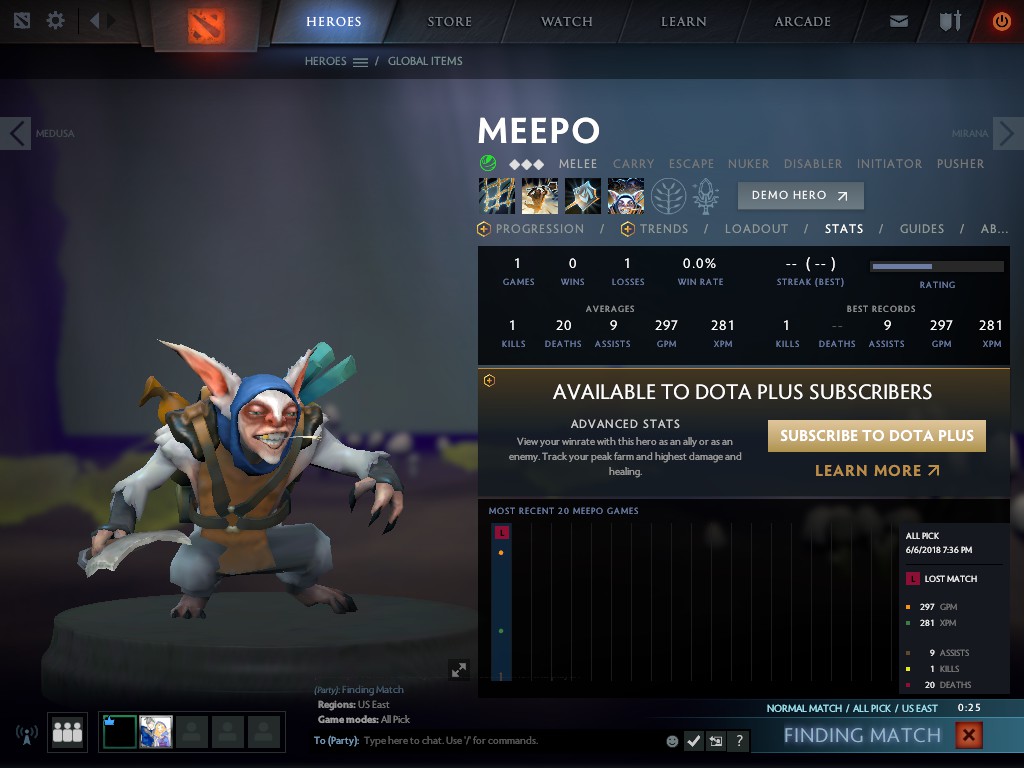This screenshot has width=1024, height=768.
Task: Open the Global Items link
Action: pos(425,61)
